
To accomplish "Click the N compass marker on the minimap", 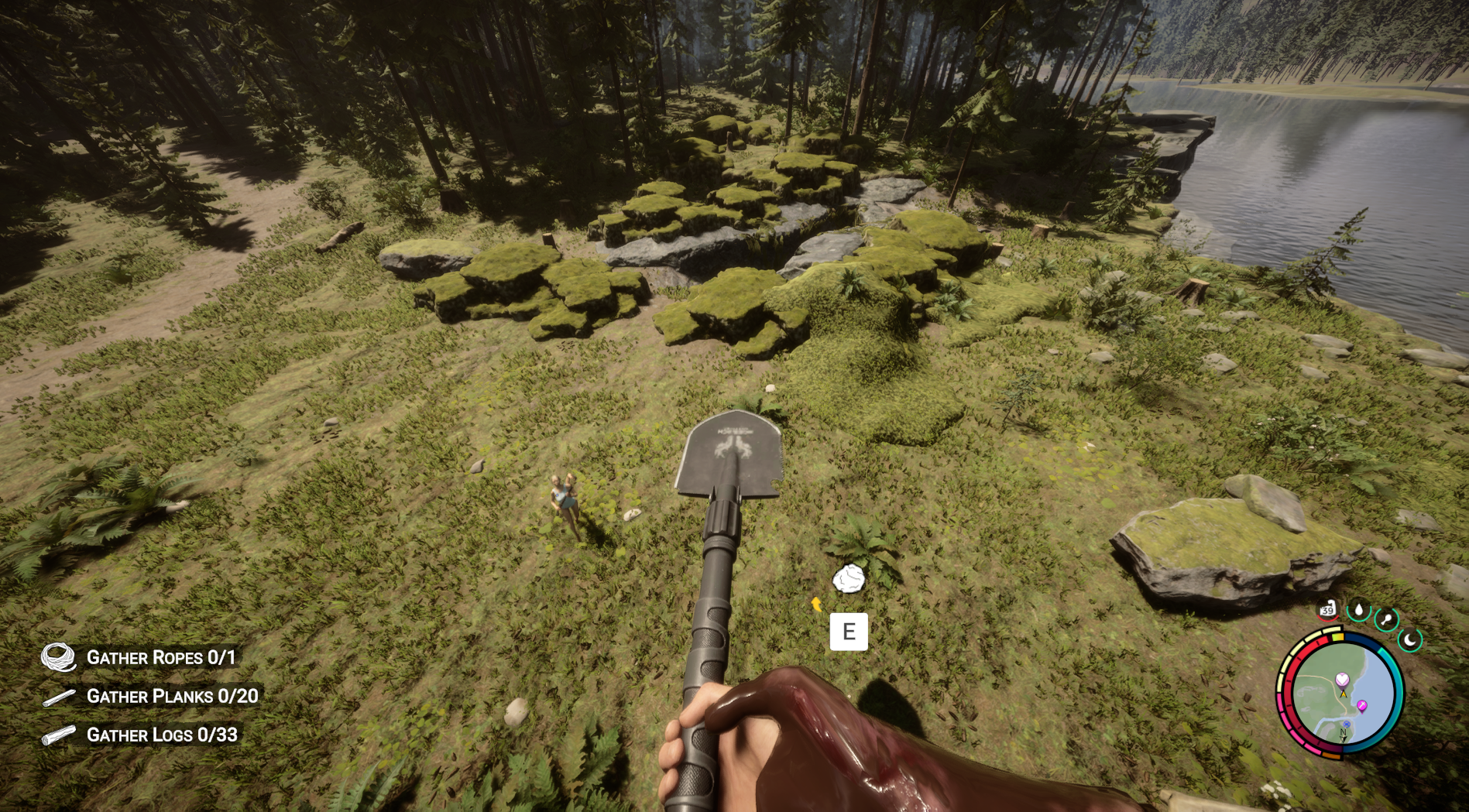I will click(x=1343, y=732).
